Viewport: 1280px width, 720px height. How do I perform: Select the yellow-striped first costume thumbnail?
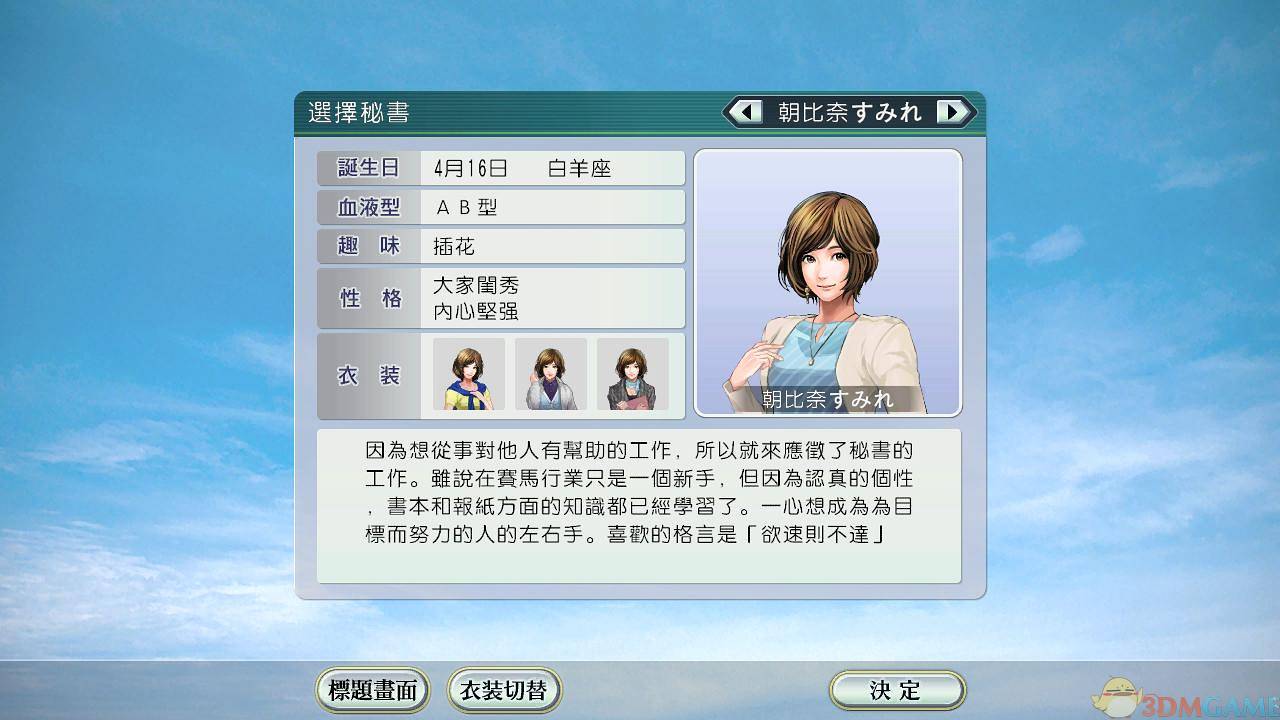(467, 376)
